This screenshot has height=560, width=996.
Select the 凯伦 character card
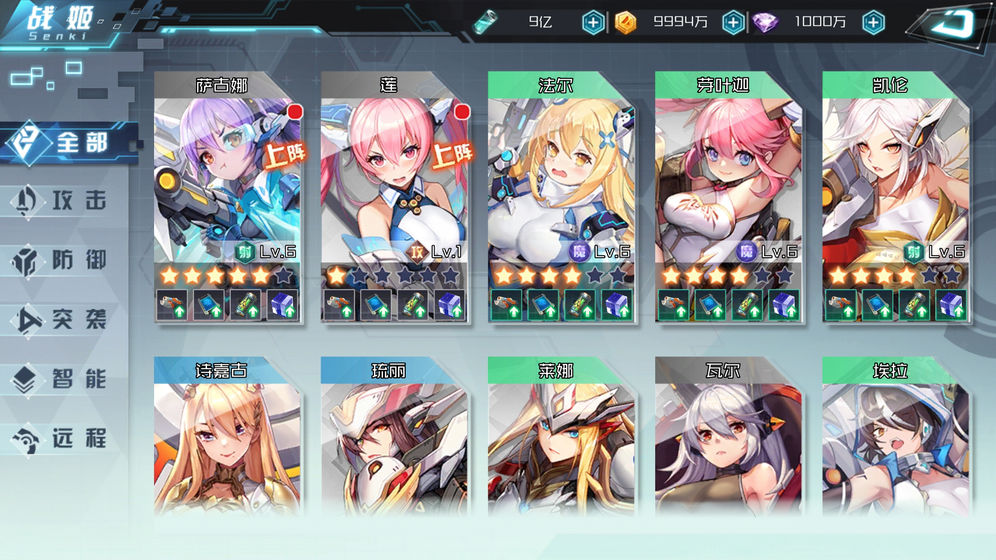[x=895, y=180]
